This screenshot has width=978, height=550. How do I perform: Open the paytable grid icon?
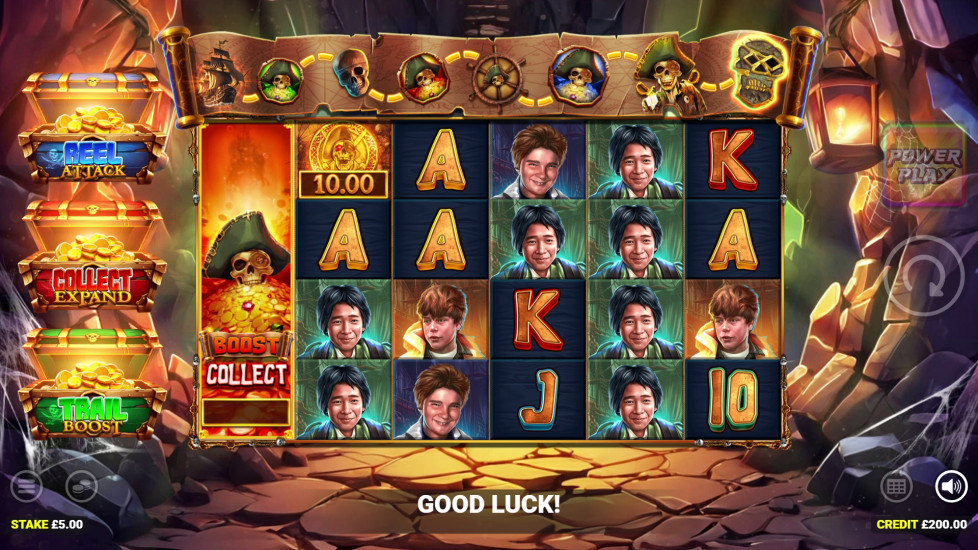click(x=896, y=487)
